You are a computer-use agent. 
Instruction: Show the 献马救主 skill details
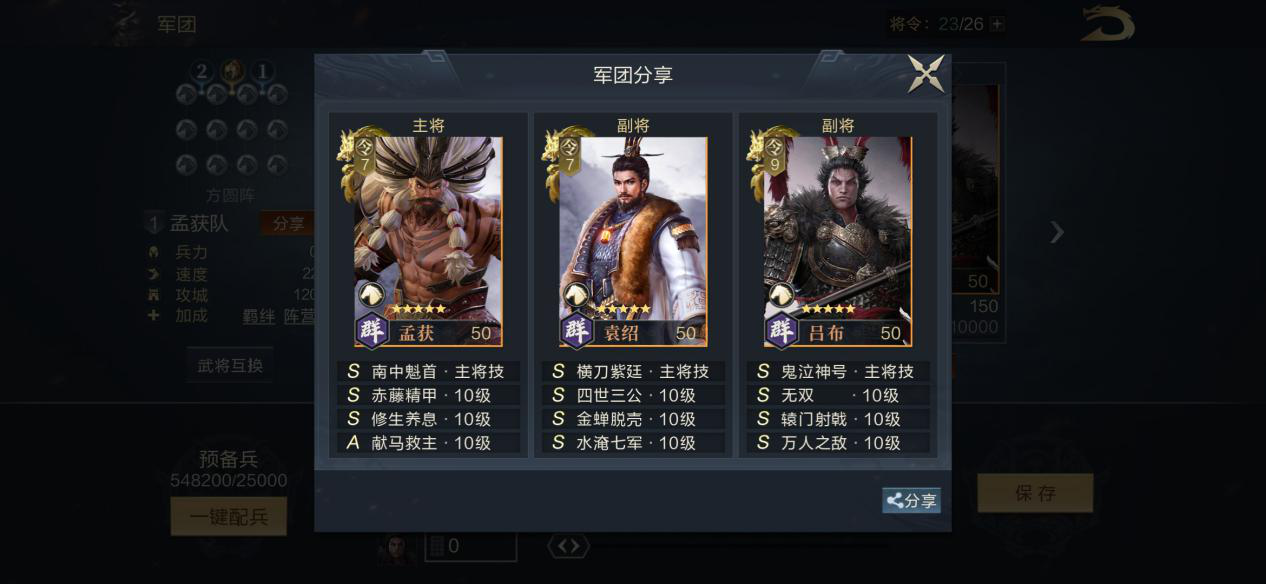pyautogui.click(x=428, y=443)
